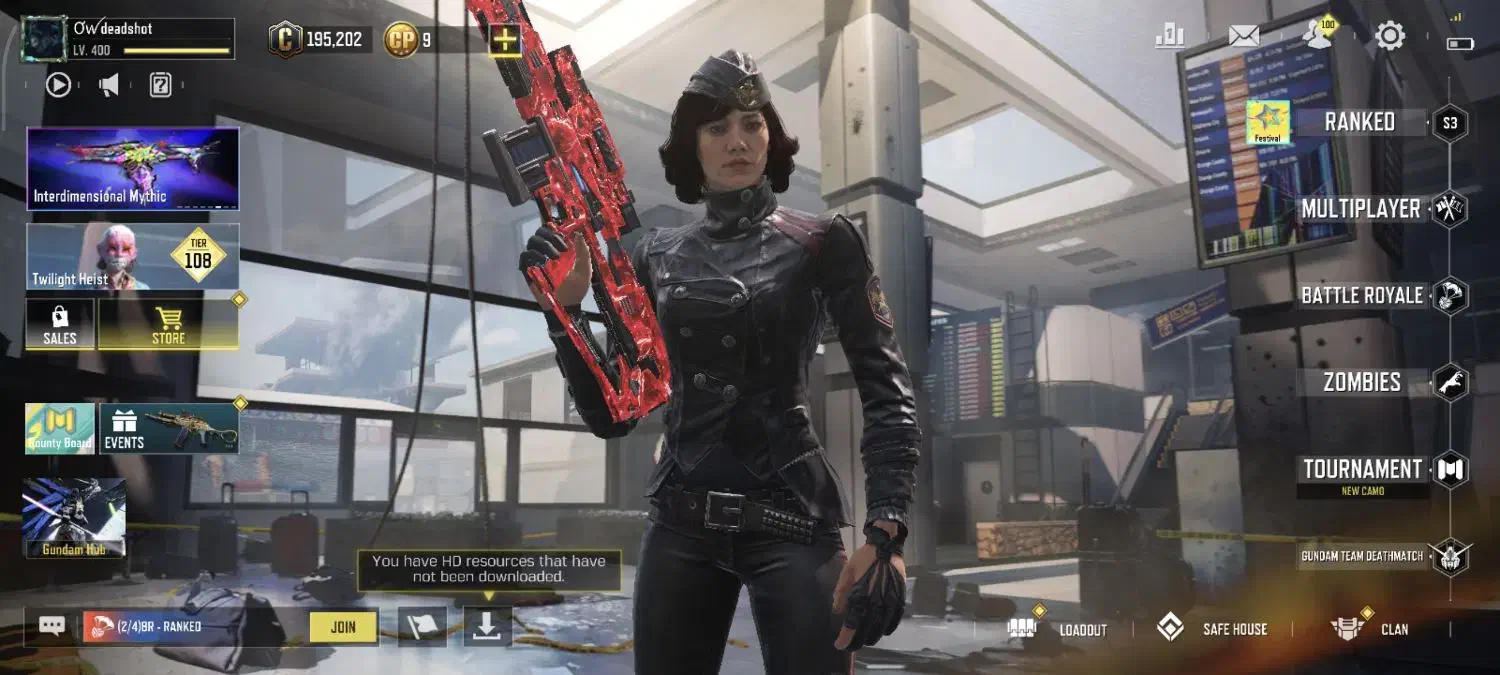Open the Tournament mode
1500x675 pixels.
(1362, 470)
